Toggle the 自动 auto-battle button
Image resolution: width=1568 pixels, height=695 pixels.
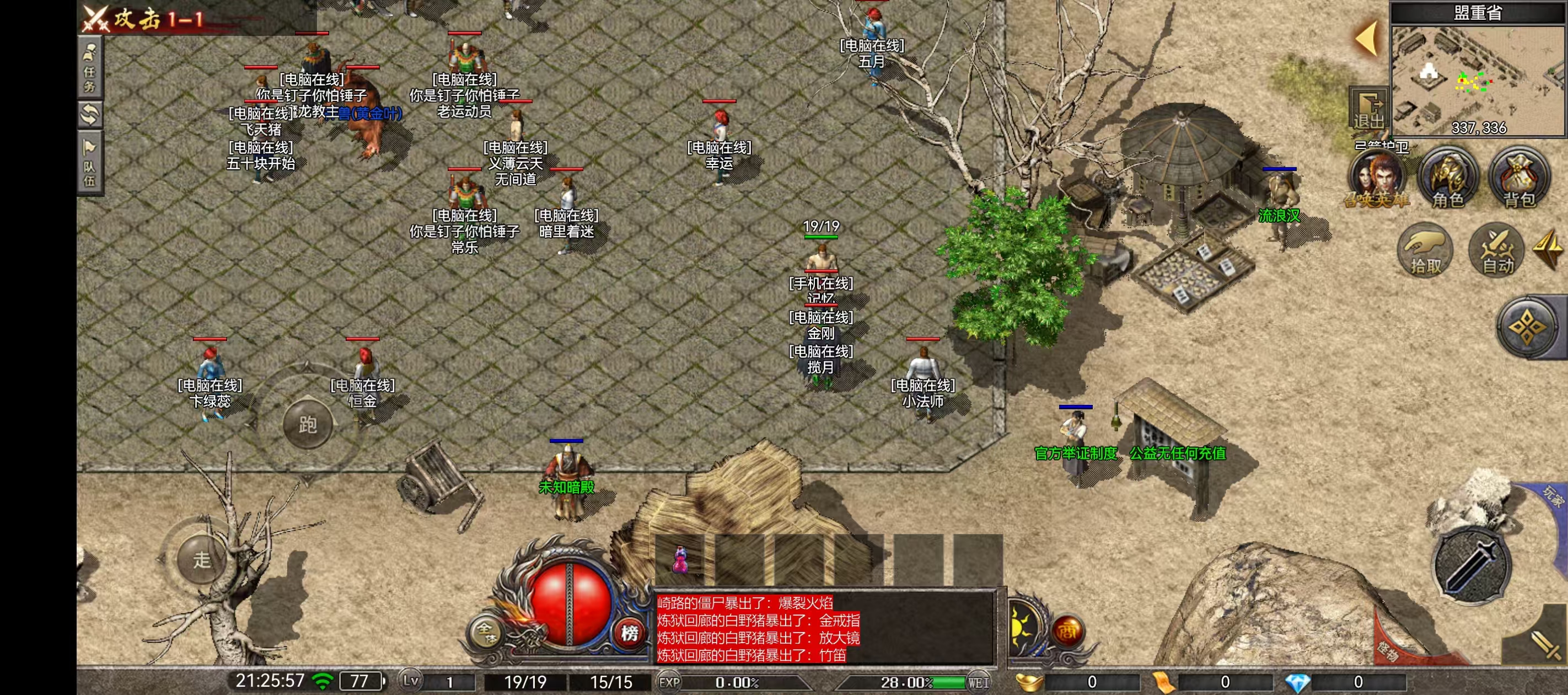pyautogui.click(x=1497, y=250)
